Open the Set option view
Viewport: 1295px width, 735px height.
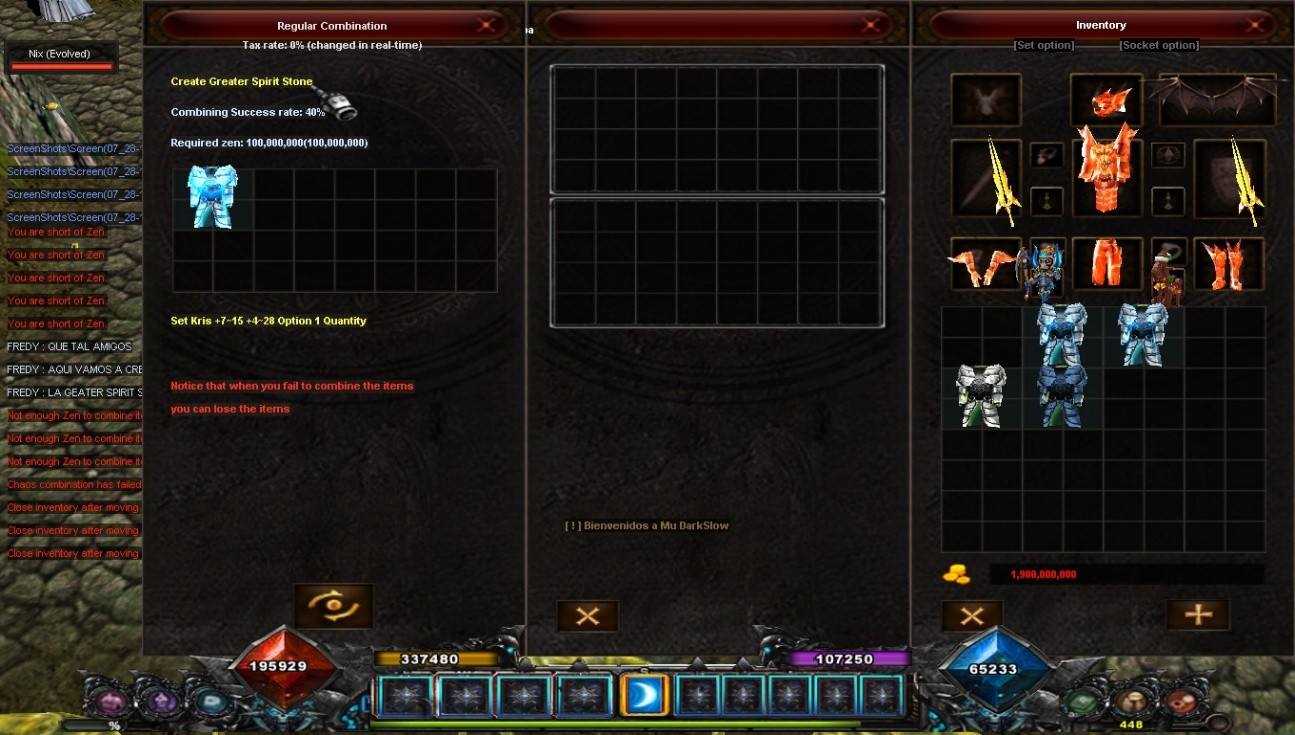[x=1043, y=45]
